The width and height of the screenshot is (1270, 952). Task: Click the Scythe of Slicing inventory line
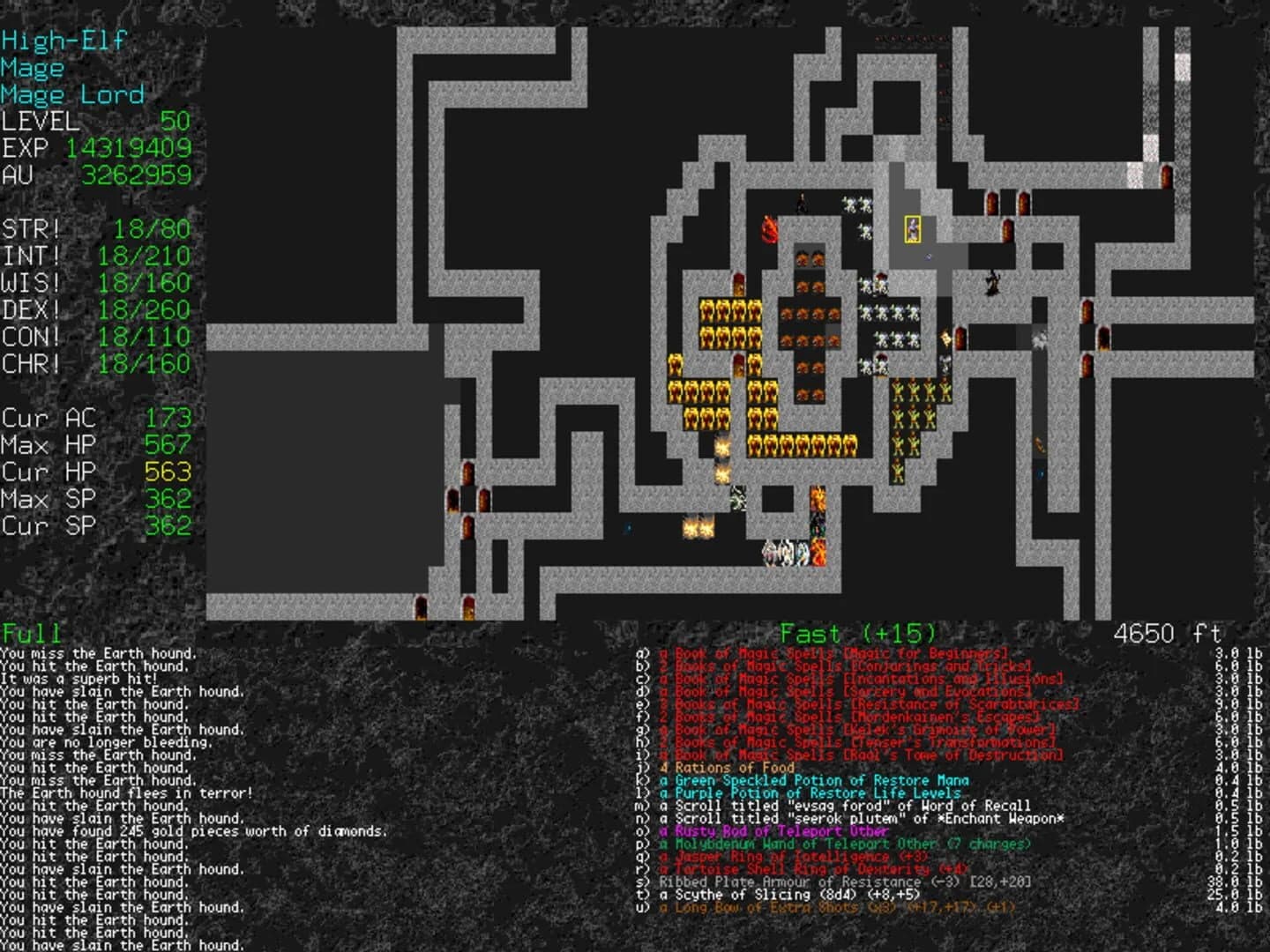point(789,894)
